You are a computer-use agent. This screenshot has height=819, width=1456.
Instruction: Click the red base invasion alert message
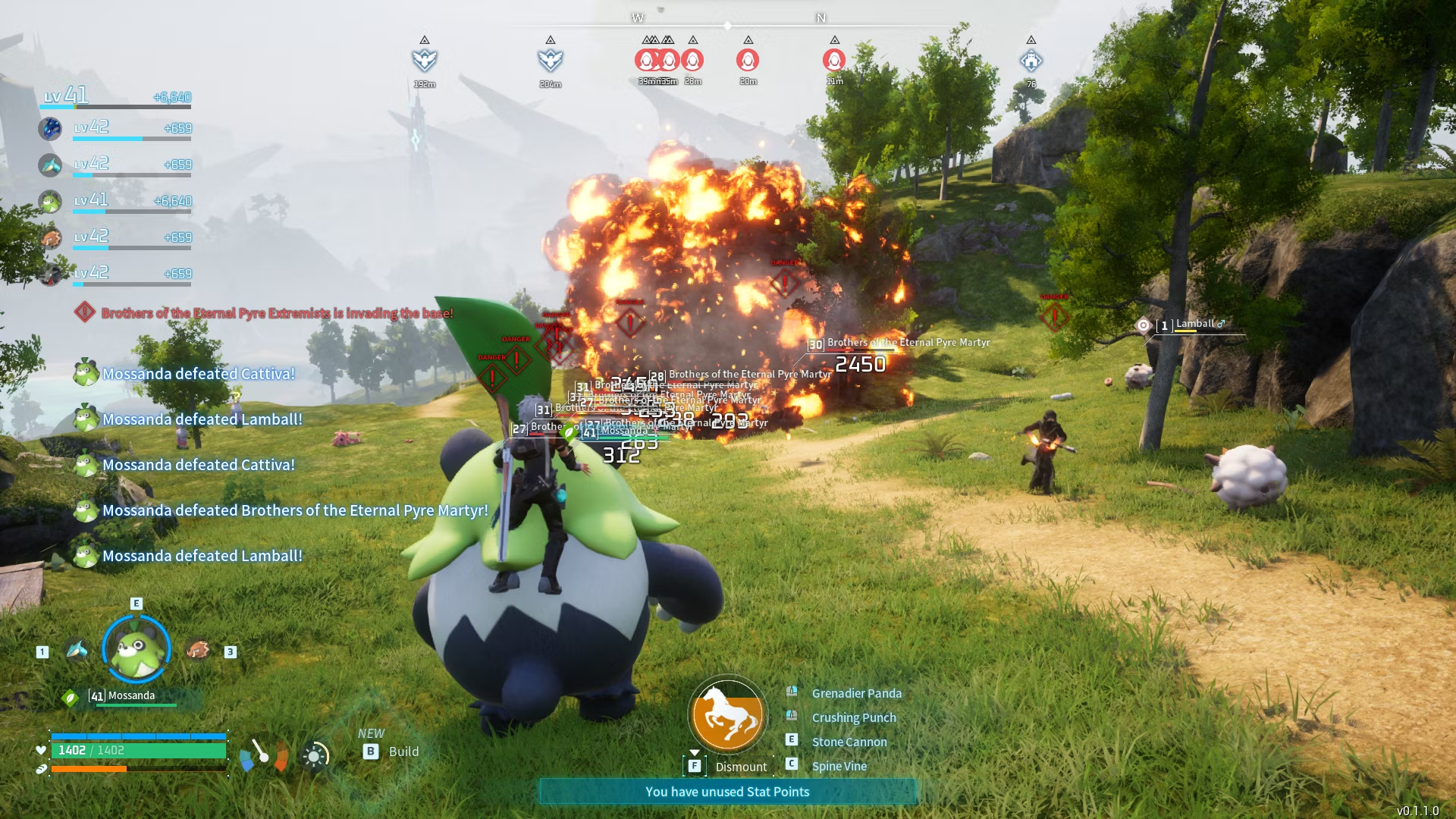tap(277, 313)
